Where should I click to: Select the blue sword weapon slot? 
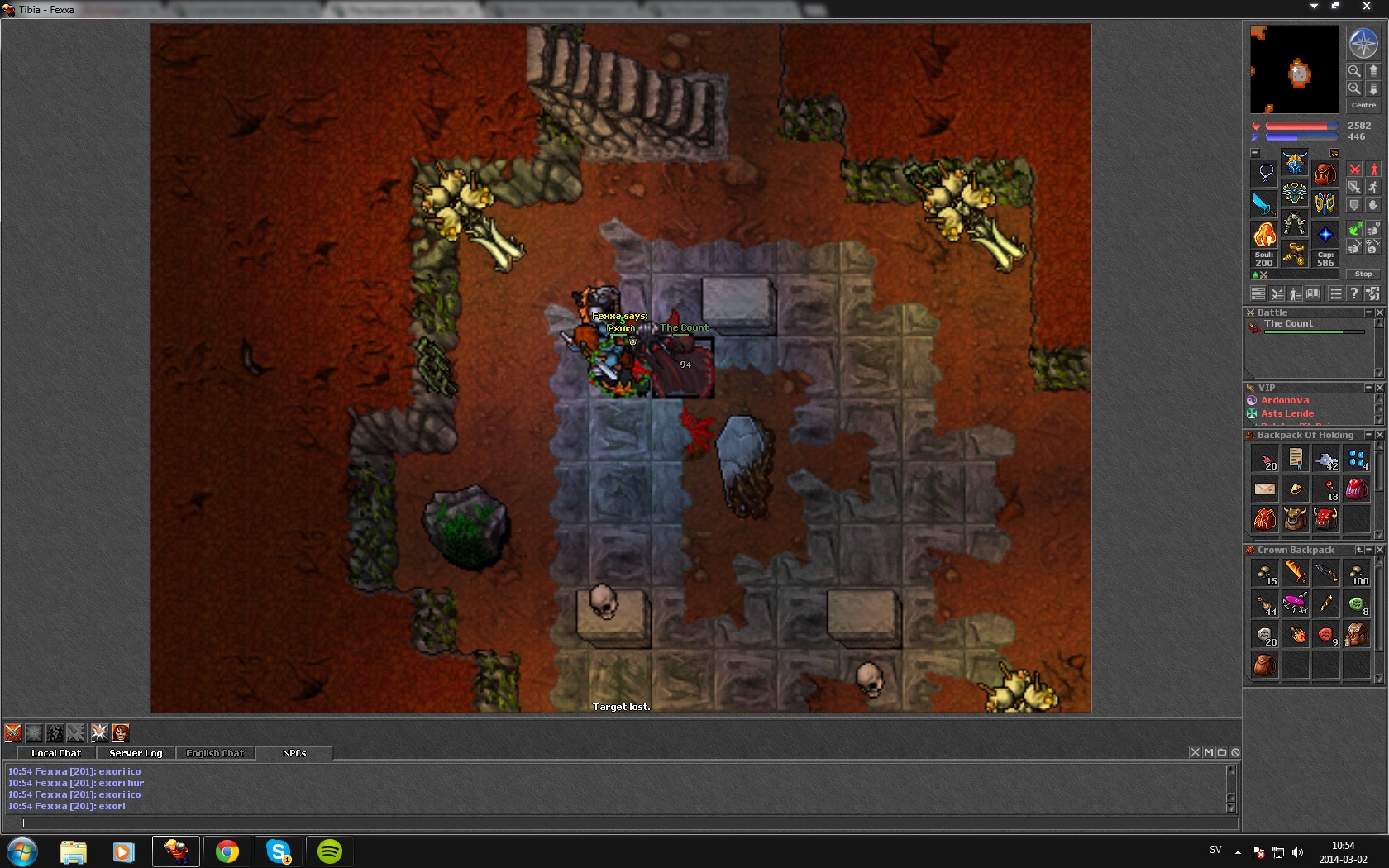(1264, 203)
